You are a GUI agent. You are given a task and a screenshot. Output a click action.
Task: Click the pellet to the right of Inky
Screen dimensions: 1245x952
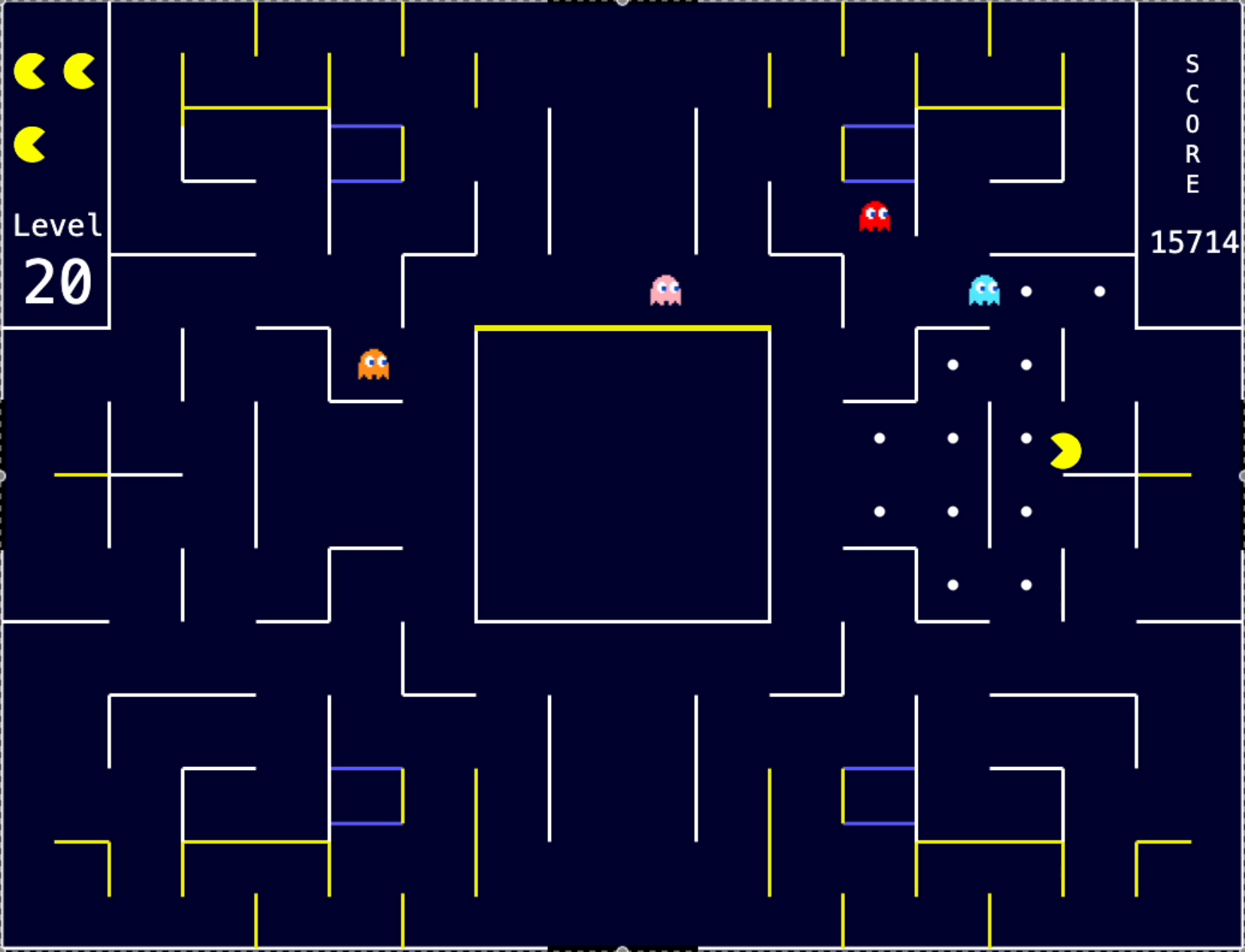pos(1025,292)
